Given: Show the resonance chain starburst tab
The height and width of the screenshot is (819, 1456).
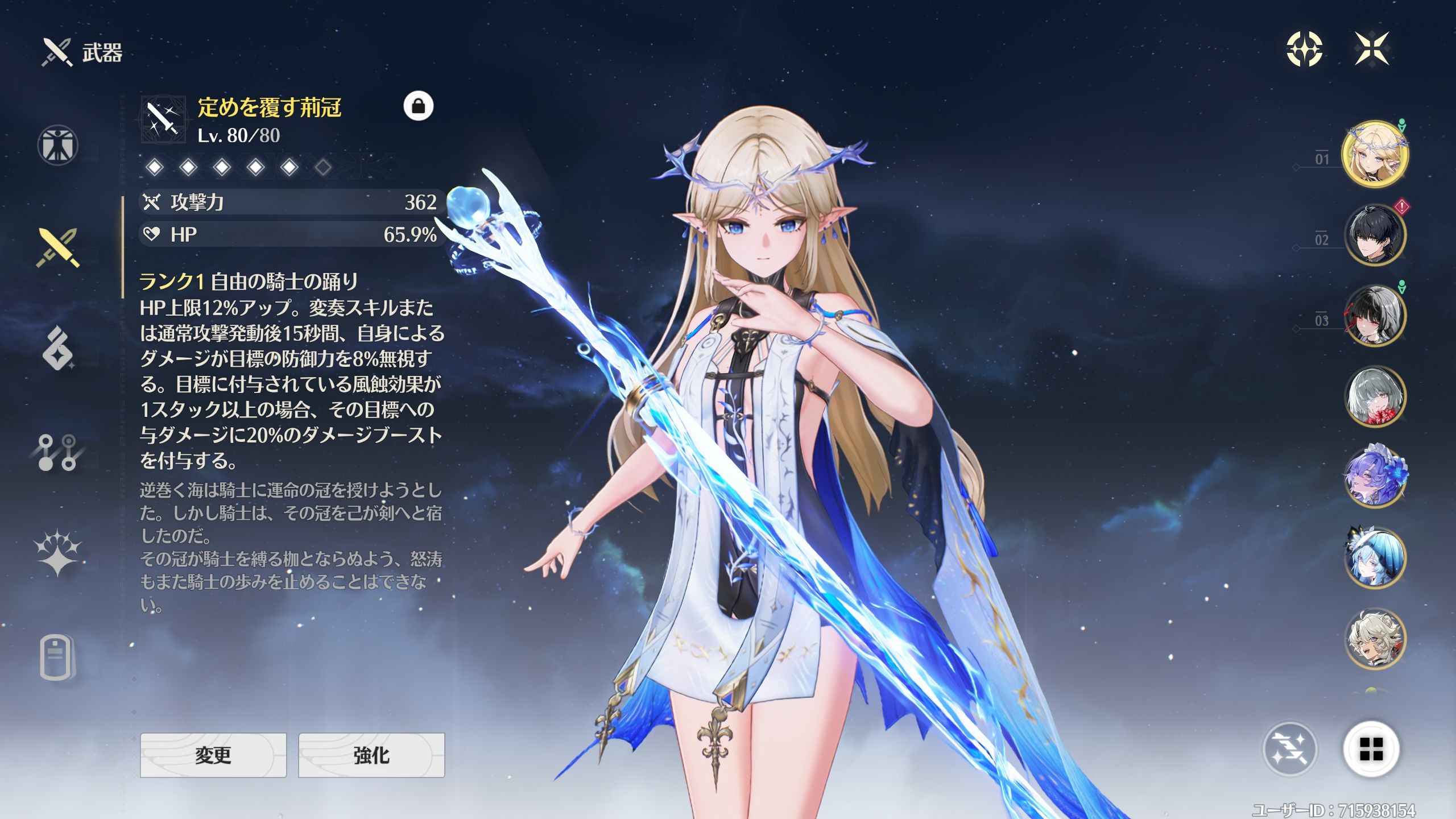Looking at the screenshot, I should point(57,553).
